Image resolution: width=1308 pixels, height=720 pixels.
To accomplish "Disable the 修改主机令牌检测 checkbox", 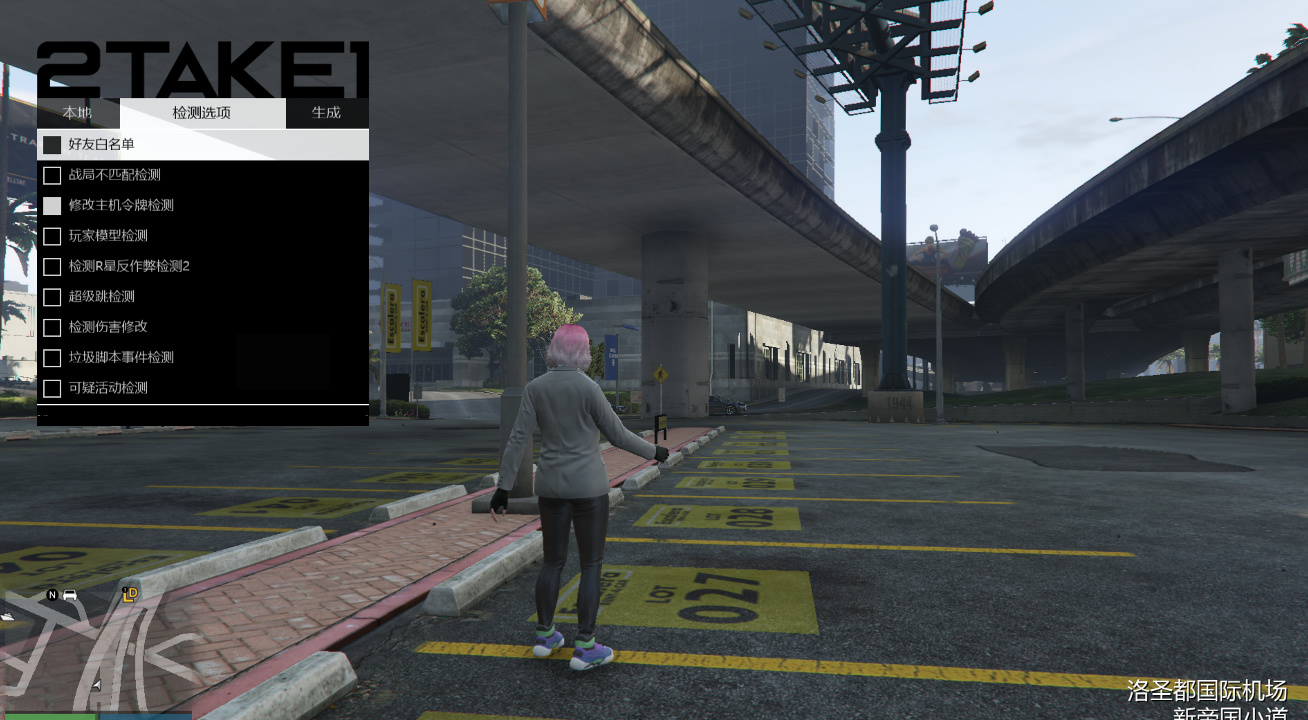I will pos(53,205).
